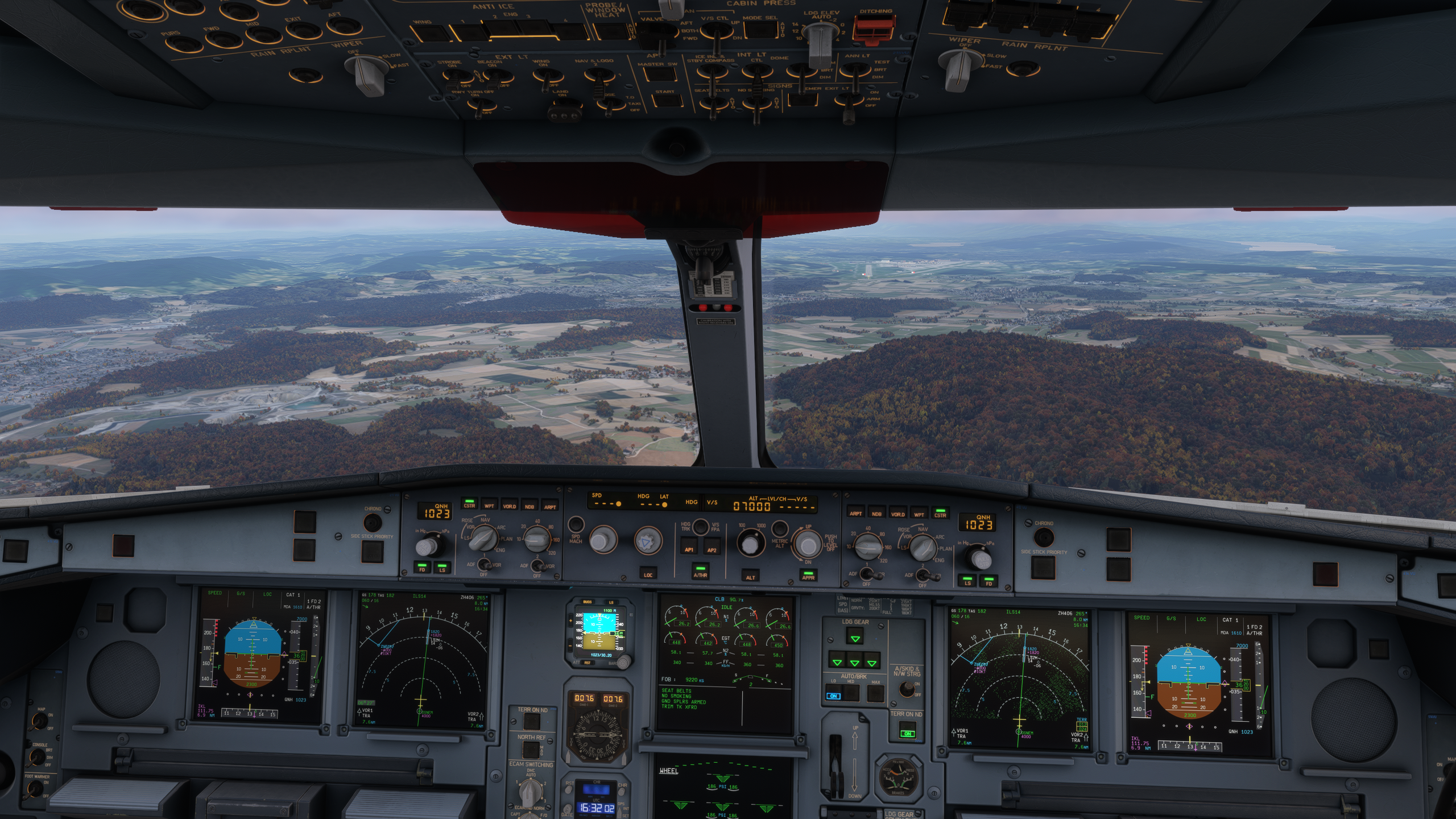This screenshot has height=819, width=1456.
Task: Click the BUGS button on standby instrument
Action: [588, 602]
